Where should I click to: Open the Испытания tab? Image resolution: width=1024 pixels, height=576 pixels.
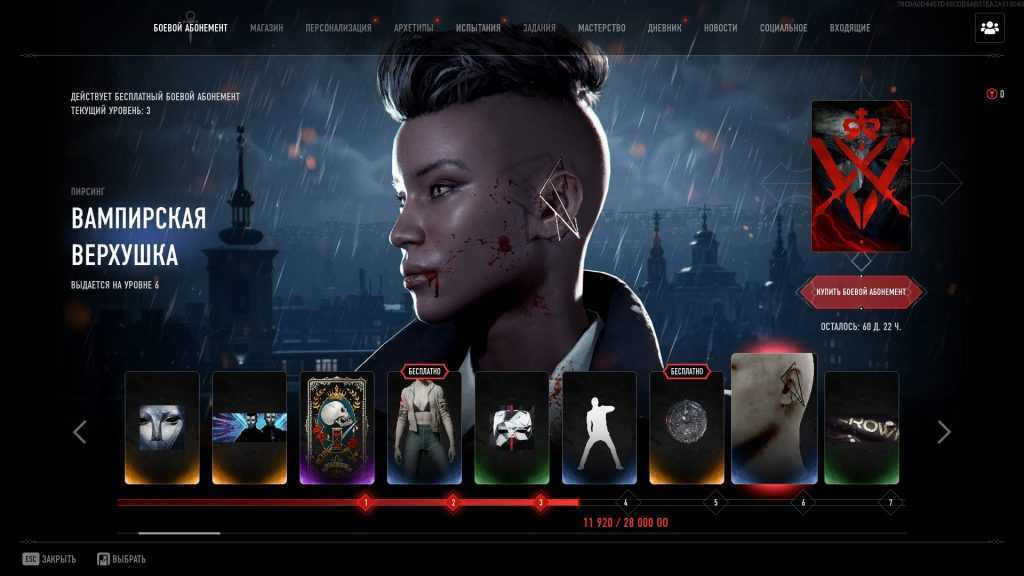(478, 28)
